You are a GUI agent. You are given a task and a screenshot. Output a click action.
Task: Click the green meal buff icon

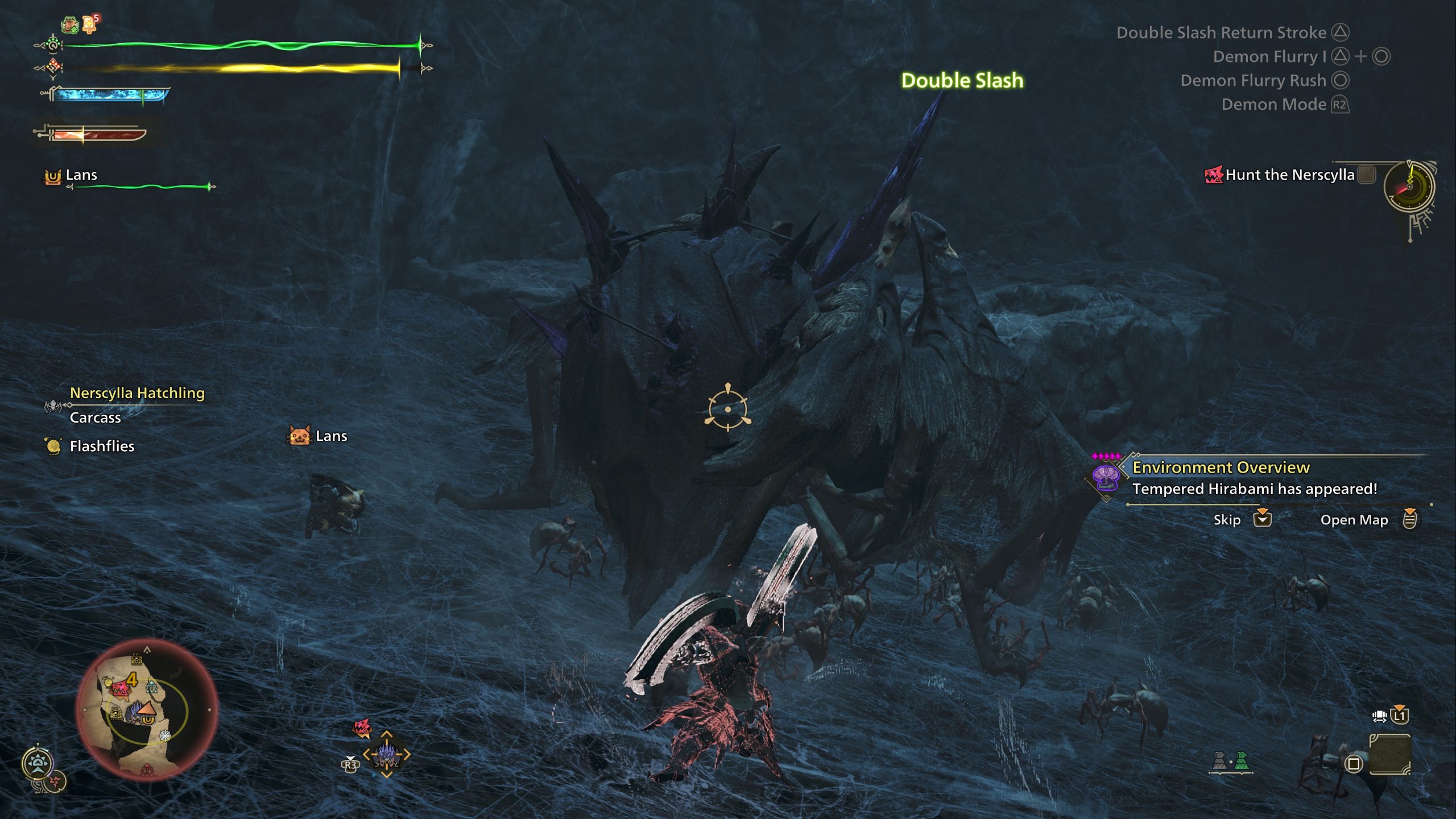tap(70, 24)
